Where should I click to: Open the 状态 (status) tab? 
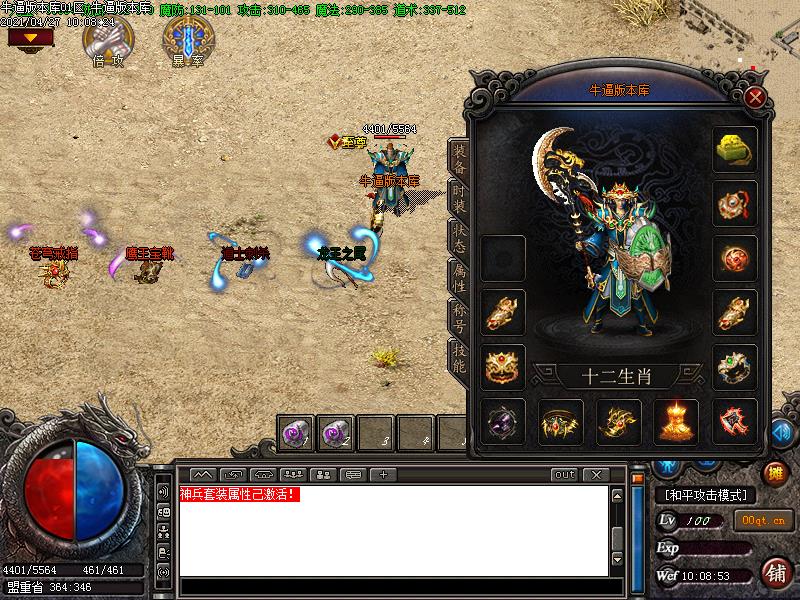click(x=459, y=236)
